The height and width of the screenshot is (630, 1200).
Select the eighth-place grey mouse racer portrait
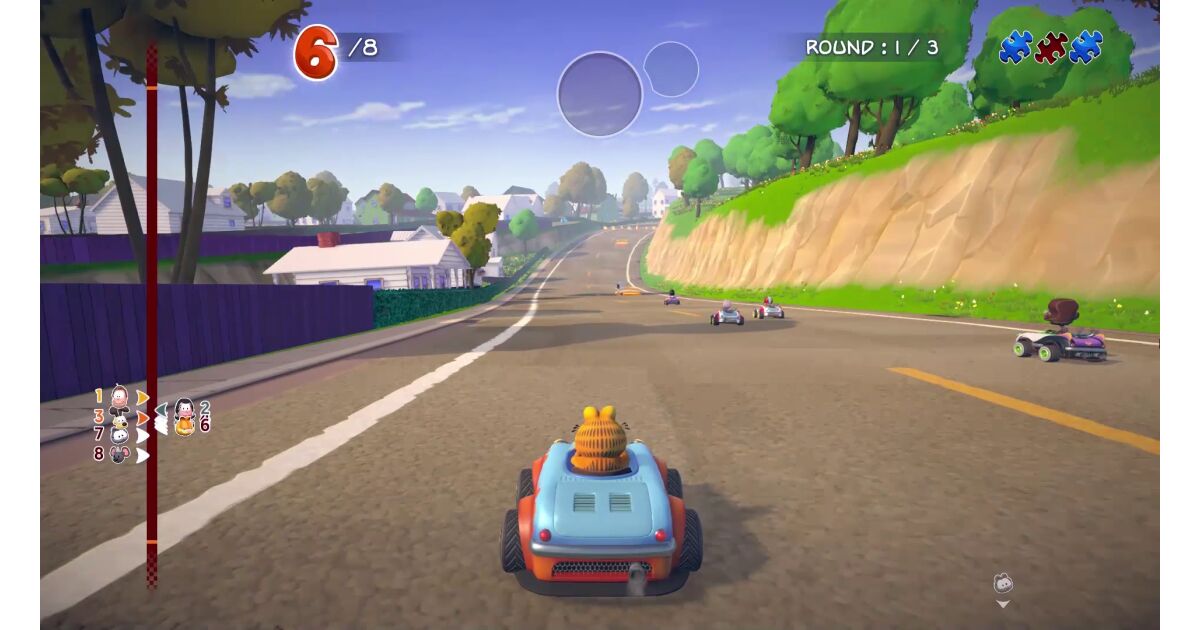coord(119,454)
